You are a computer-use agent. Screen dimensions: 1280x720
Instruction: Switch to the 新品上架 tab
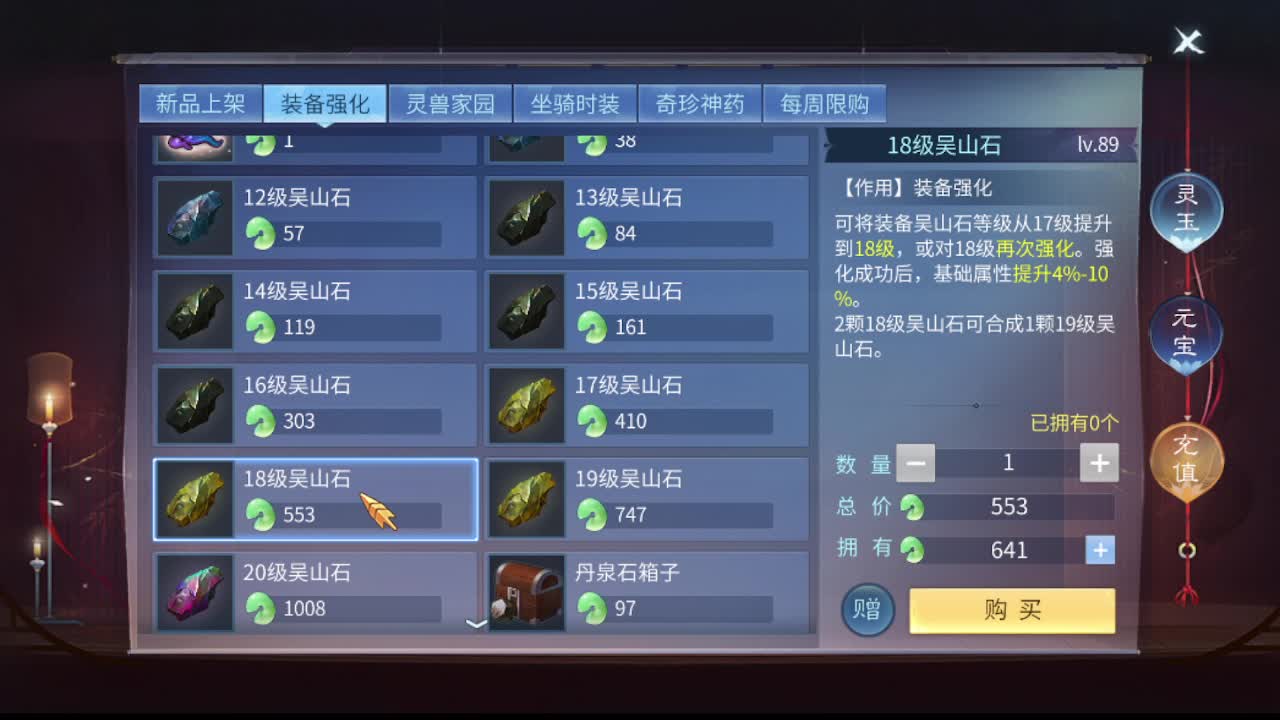(x=198, y=103)
